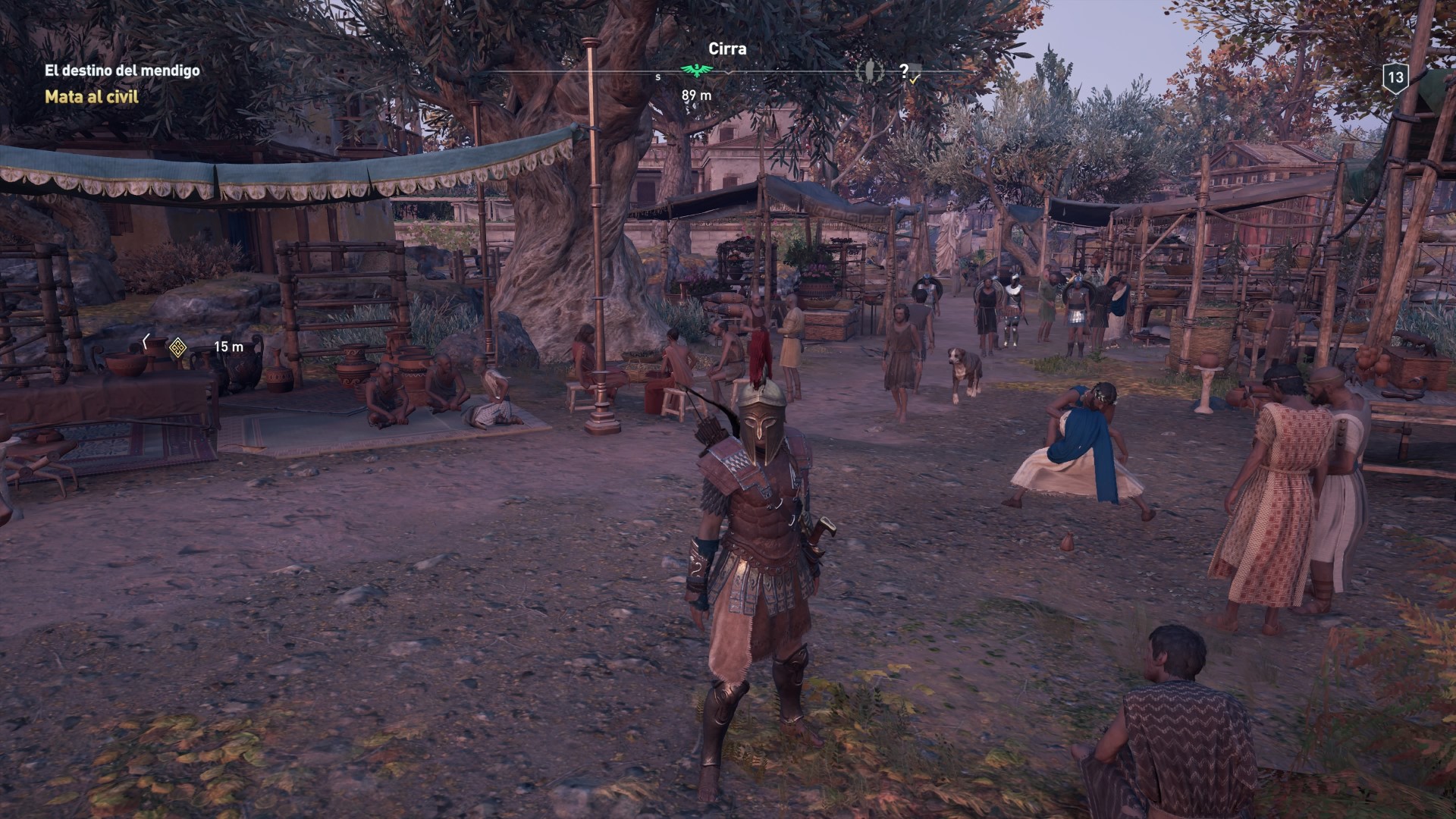Select the Cirra location name label
This screenshot has width=1456, height=819.
pos(727,49)
